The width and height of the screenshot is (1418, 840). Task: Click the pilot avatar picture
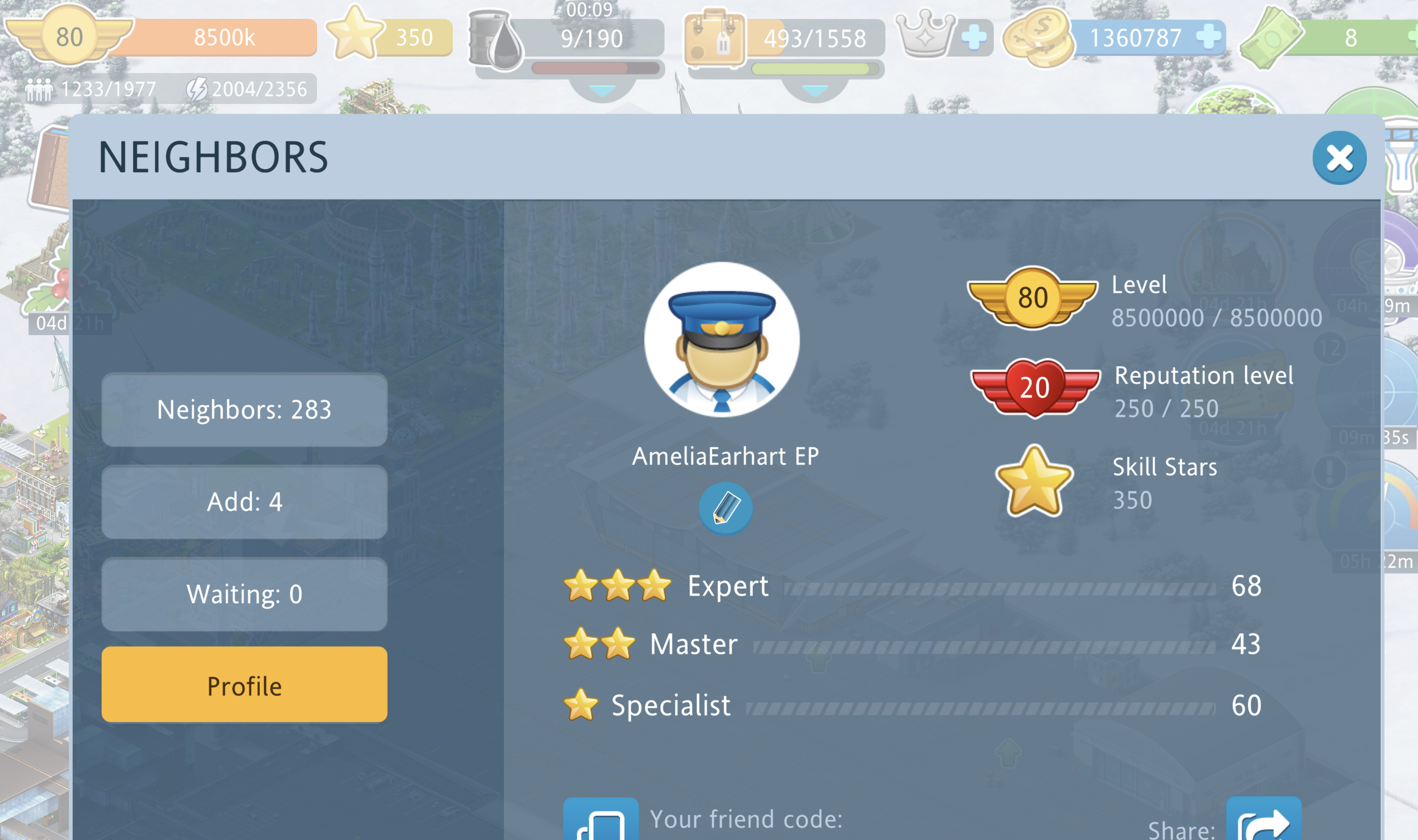point(722,339)
